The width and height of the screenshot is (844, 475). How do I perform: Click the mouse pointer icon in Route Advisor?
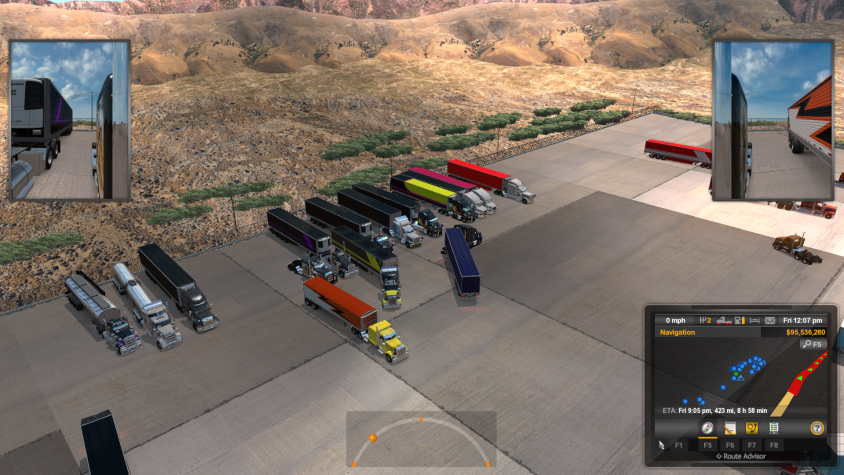pyautogui.click(x=661, y=444)
